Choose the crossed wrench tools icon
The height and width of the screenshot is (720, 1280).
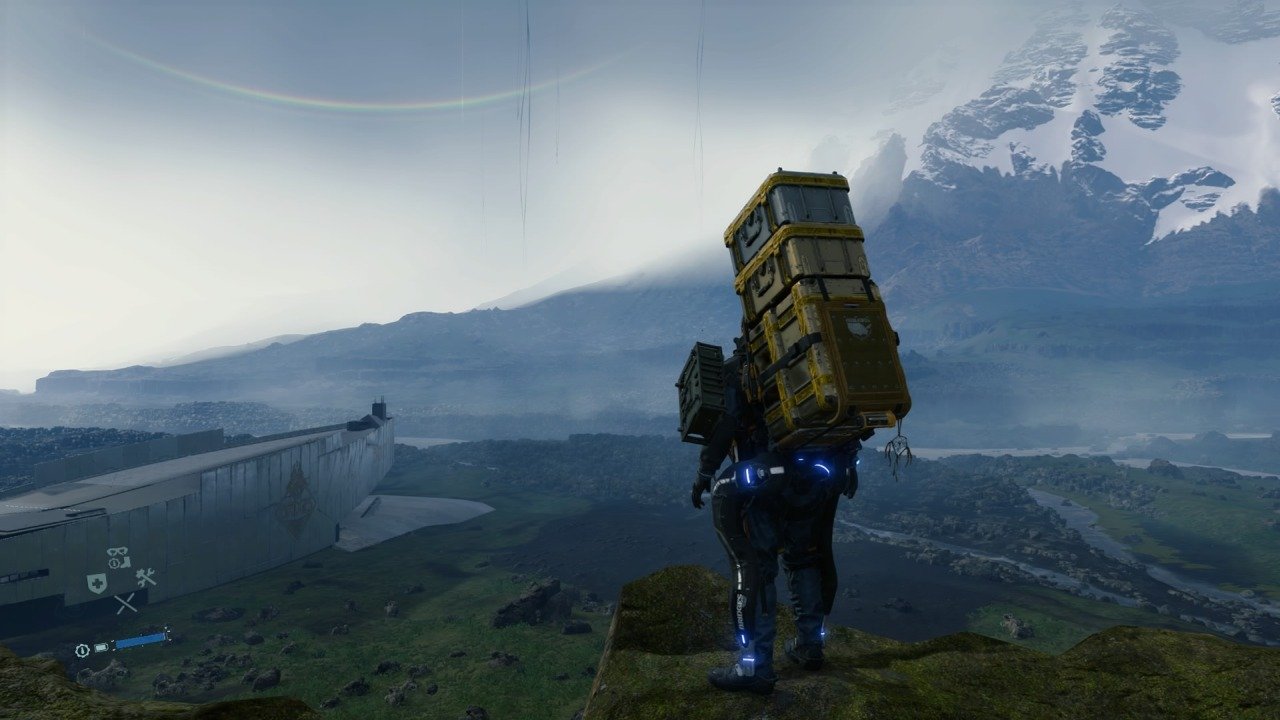click(x=146, y=577)
